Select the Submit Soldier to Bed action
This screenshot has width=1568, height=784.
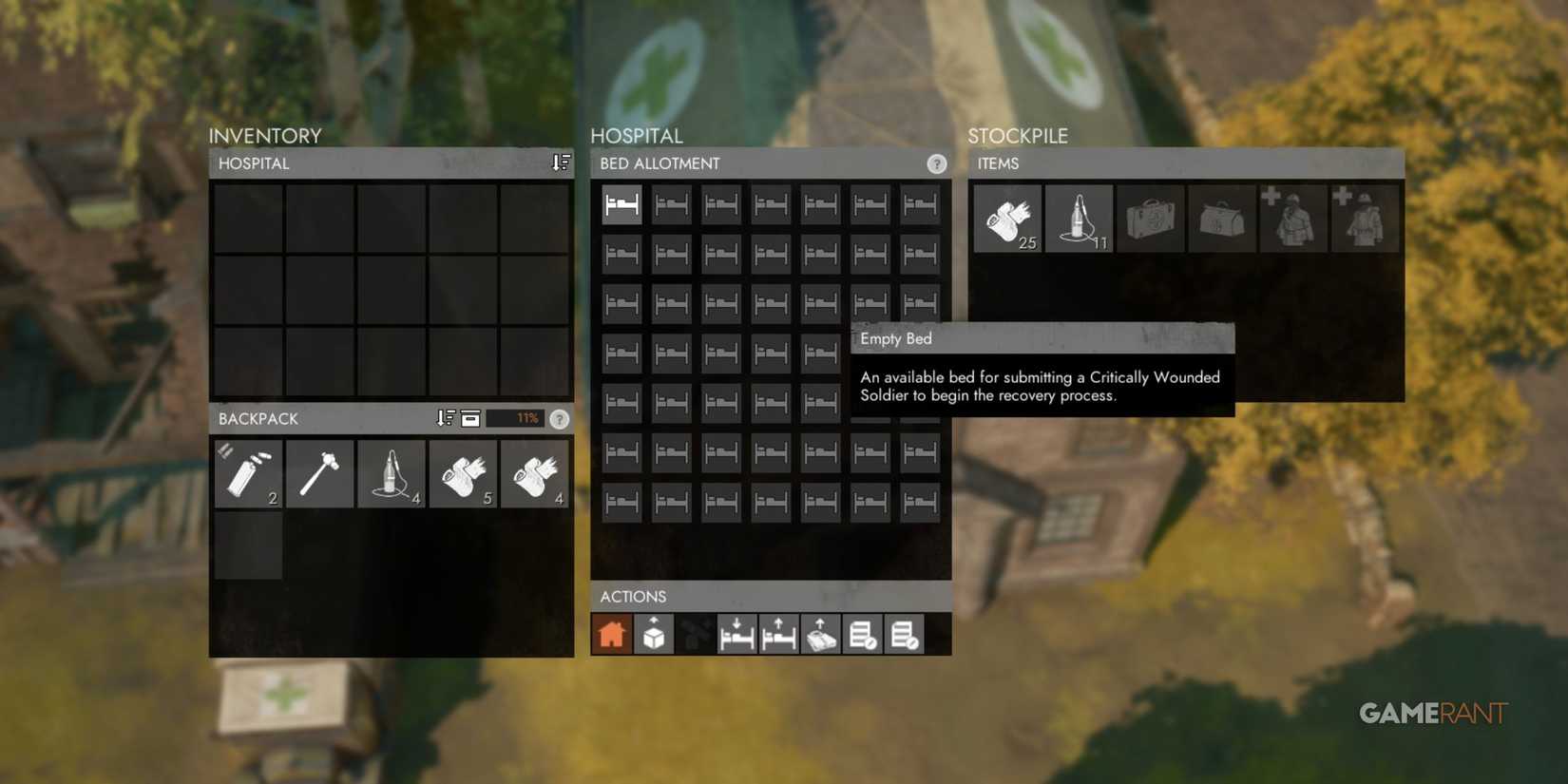point(736,634)
